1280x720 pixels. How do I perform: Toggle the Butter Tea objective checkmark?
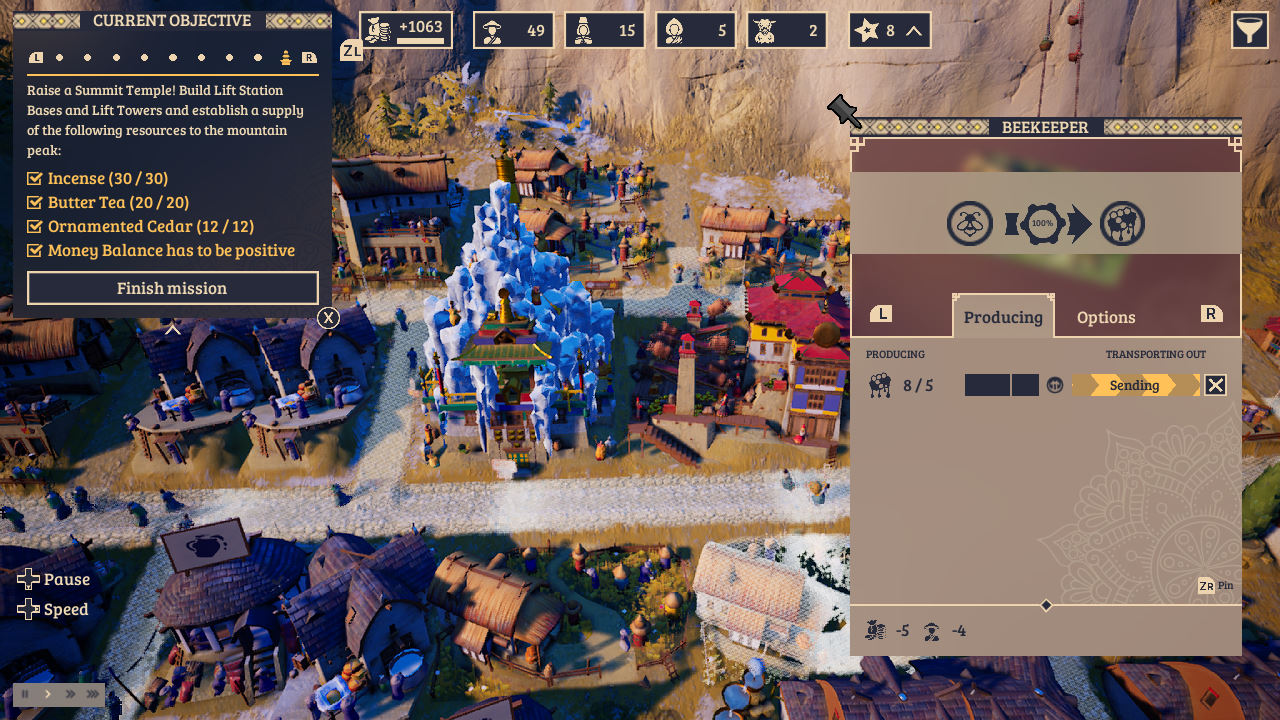(x=34, y=202)
